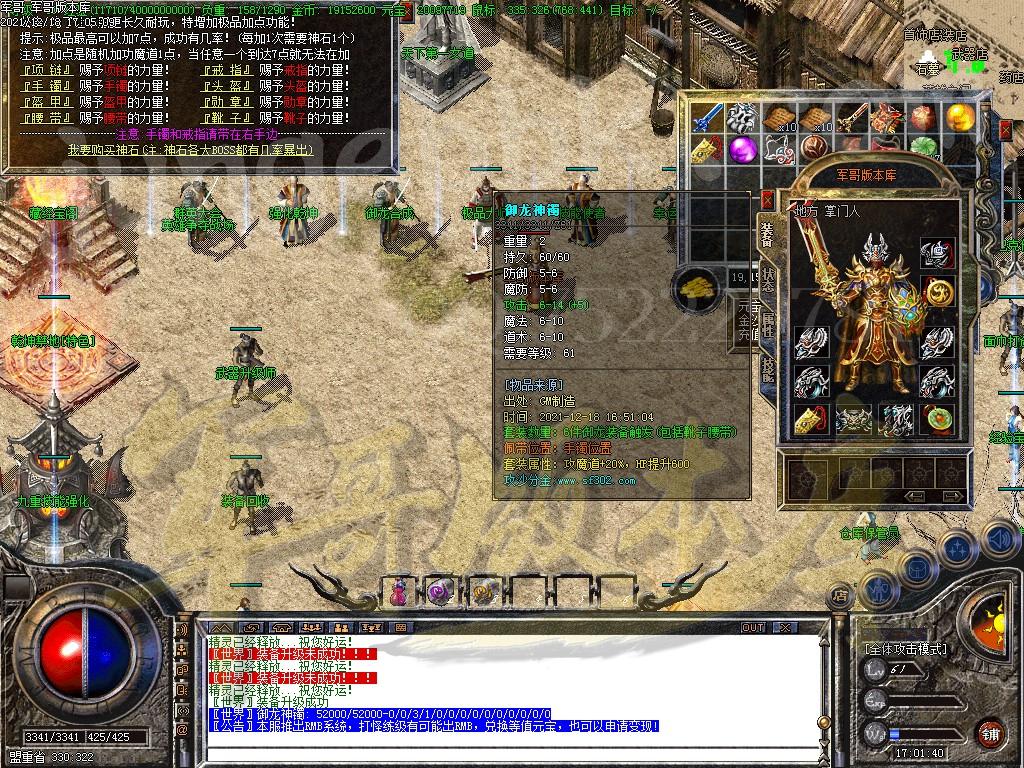Click the OUT button above chat
The image size is (1024, 768).
click(752, 628)
